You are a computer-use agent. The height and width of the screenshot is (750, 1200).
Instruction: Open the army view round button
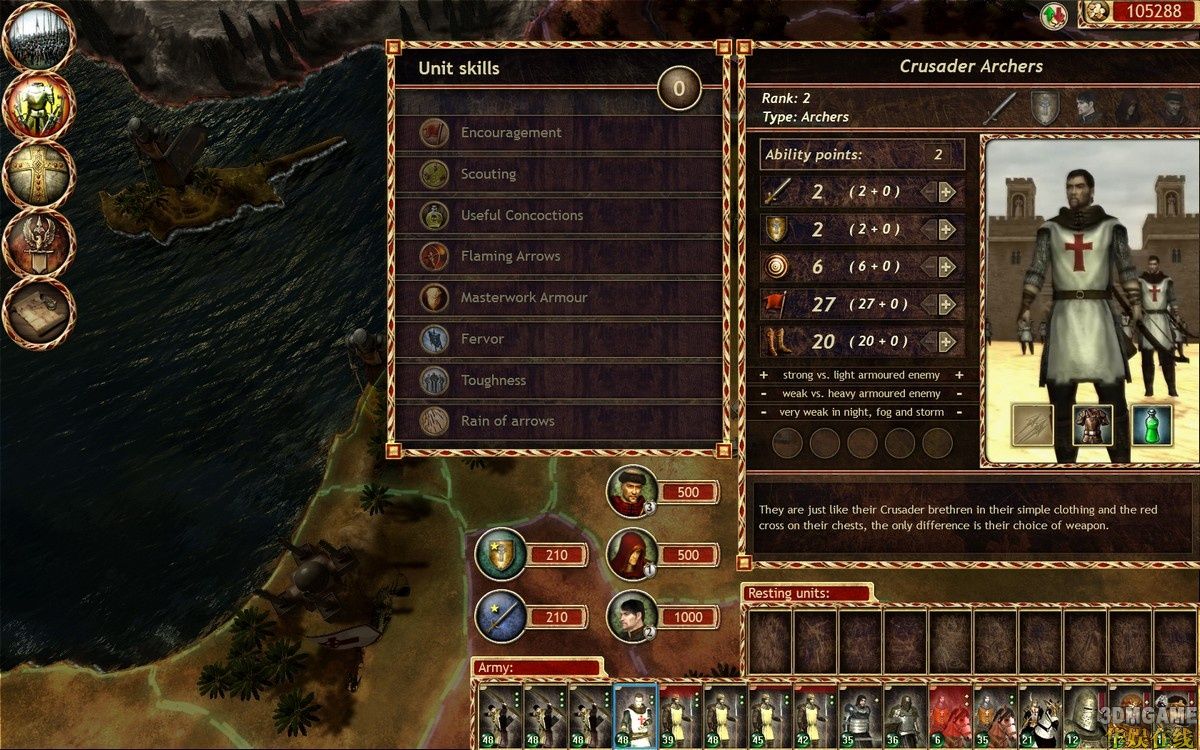40,38
